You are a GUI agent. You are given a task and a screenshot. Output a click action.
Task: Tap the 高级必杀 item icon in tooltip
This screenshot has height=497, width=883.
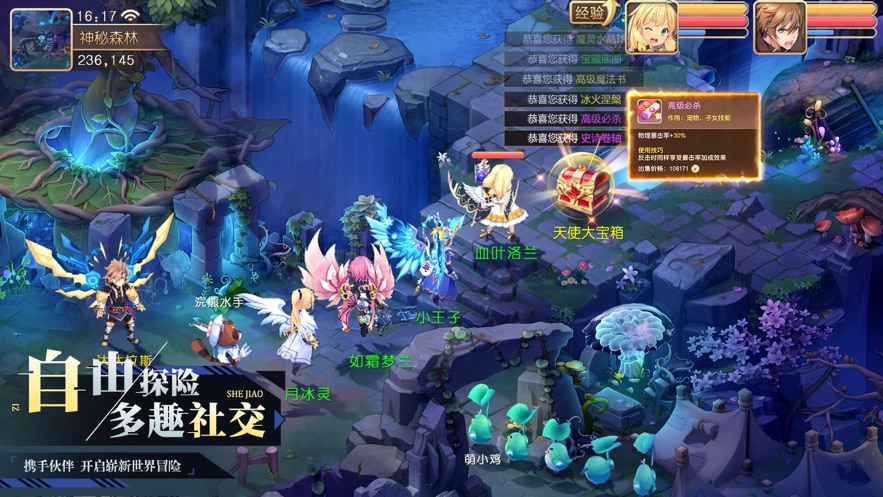coord(649,111)
